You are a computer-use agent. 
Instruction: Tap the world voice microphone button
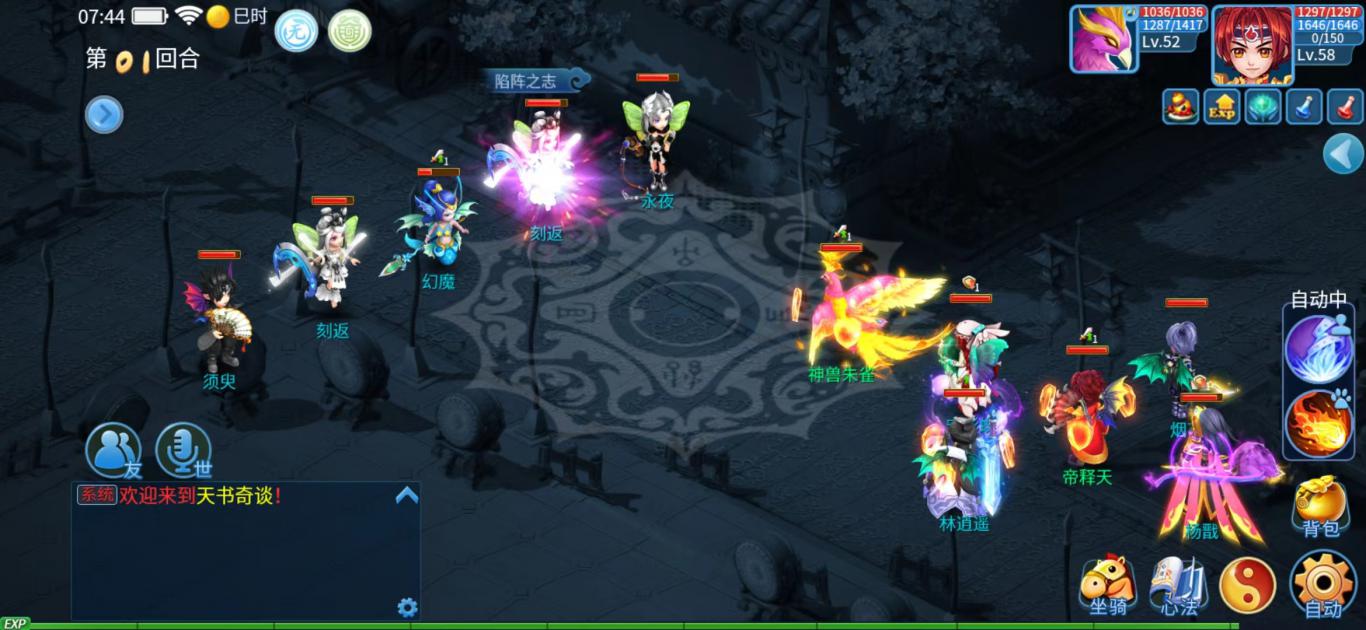point(183,450)
